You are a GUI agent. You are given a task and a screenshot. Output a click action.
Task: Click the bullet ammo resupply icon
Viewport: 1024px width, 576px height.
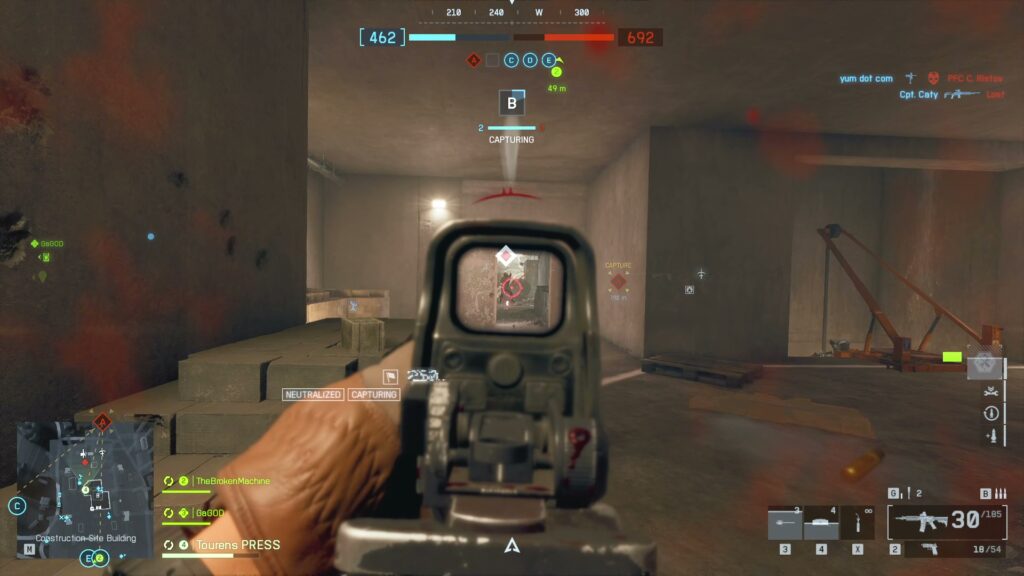[991, 435]
